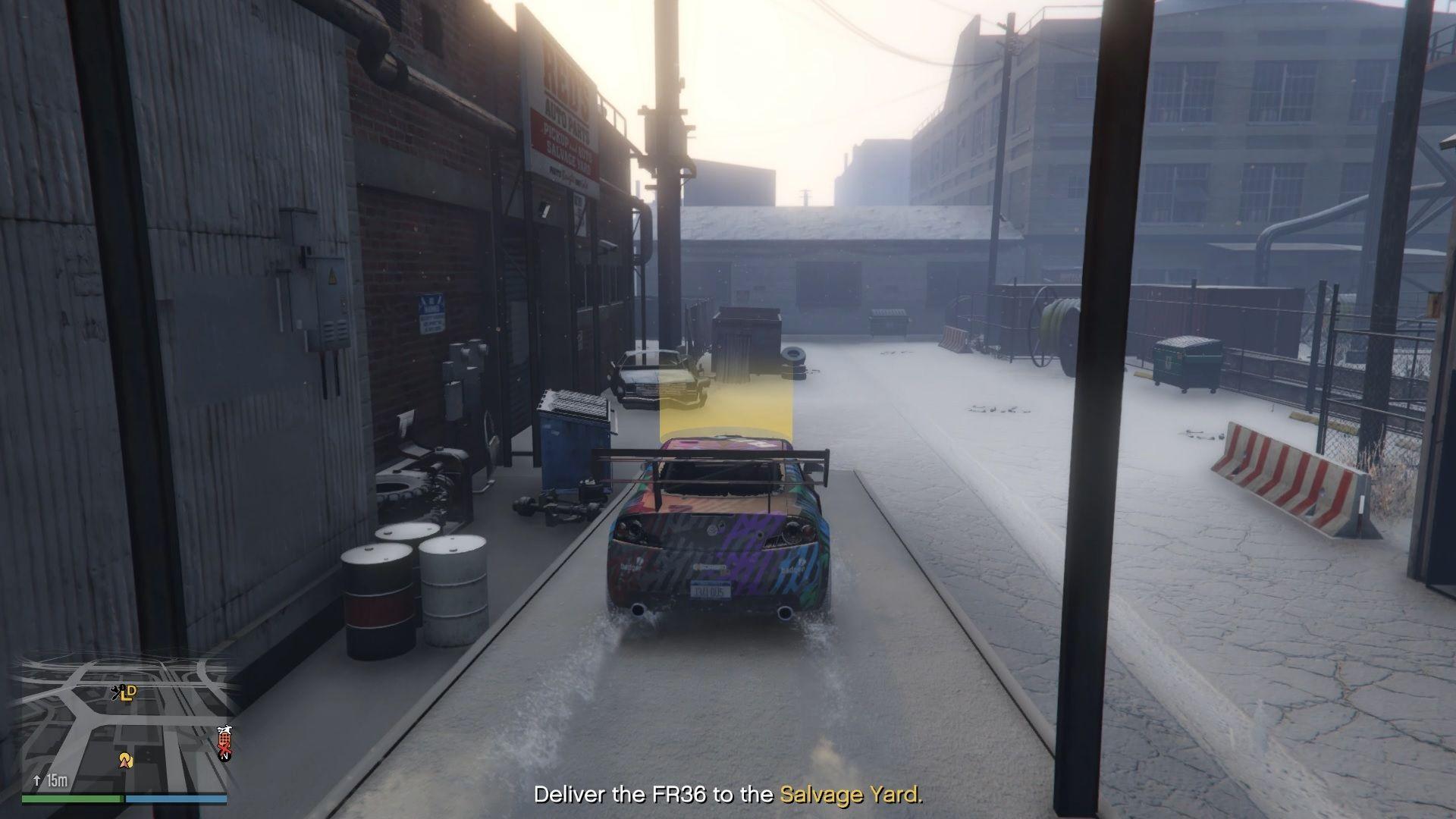Screen dimensions: 1456x819
Task: Click the drone icon above the red blip
Action: click(225, 729)
